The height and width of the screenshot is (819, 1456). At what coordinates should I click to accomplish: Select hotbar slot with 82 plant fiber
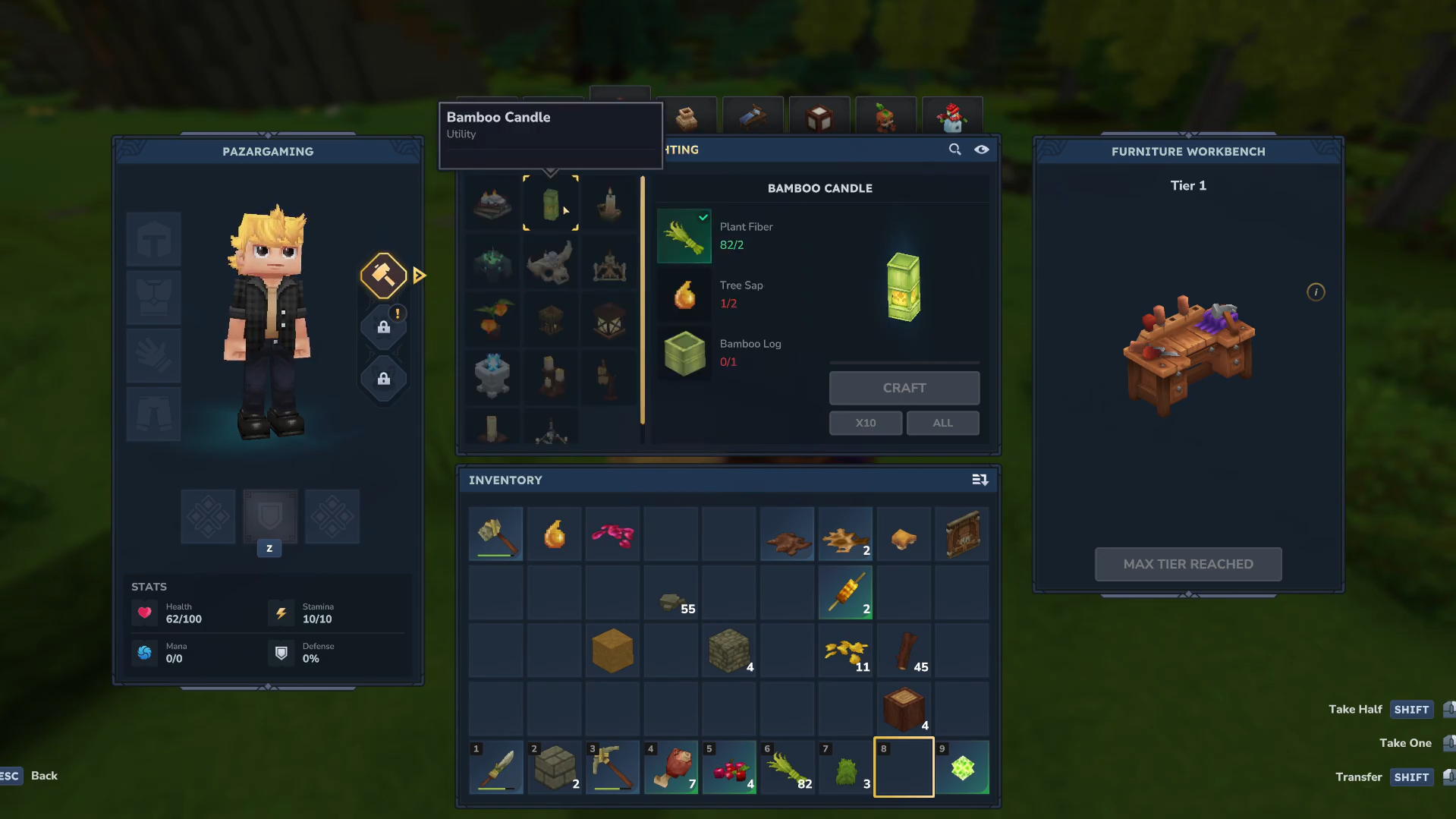[x=788, y=767]
